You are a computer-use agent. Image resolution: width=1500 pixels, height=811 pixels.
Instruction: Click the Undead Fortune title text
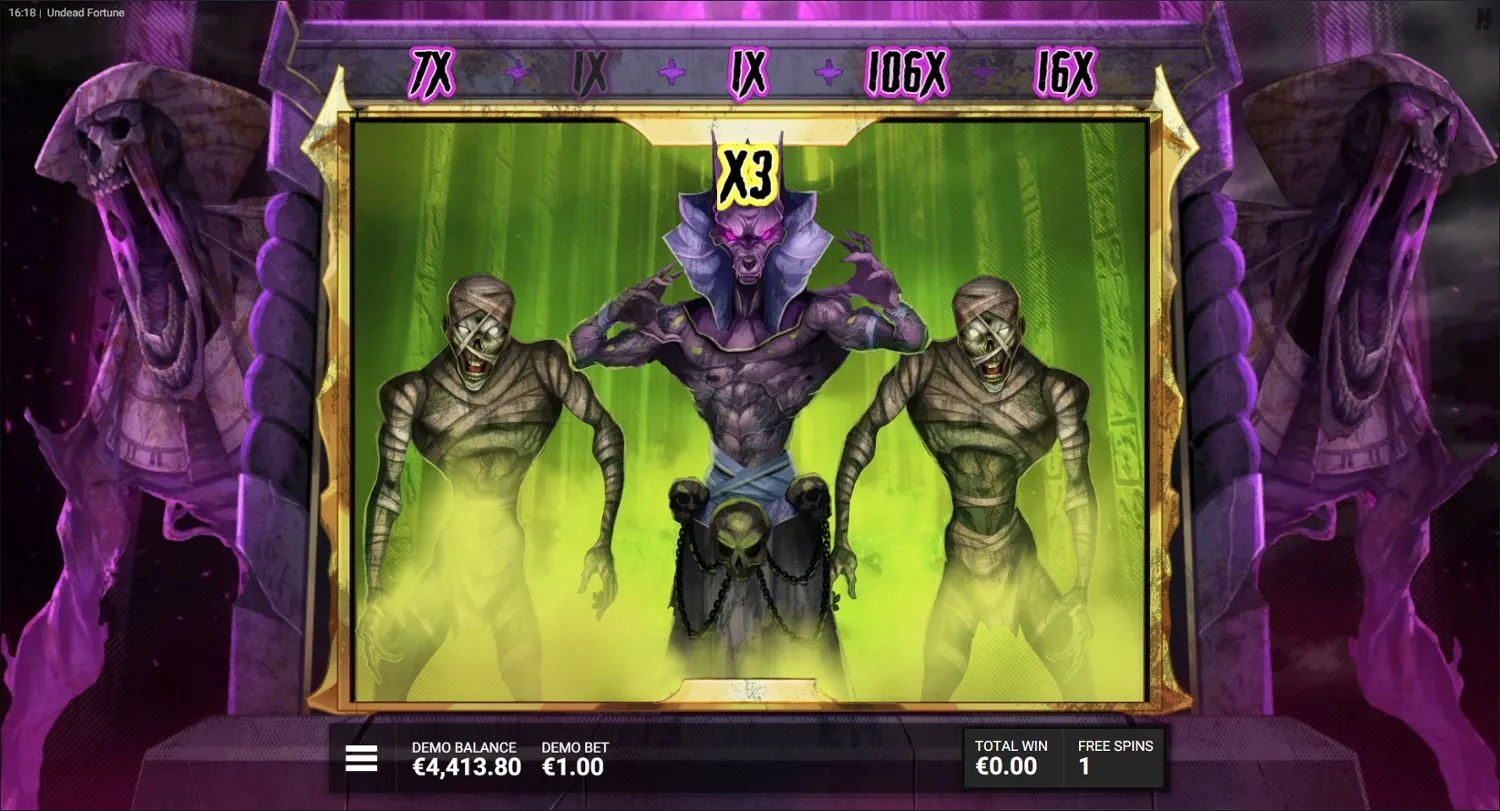click(84, 12)
